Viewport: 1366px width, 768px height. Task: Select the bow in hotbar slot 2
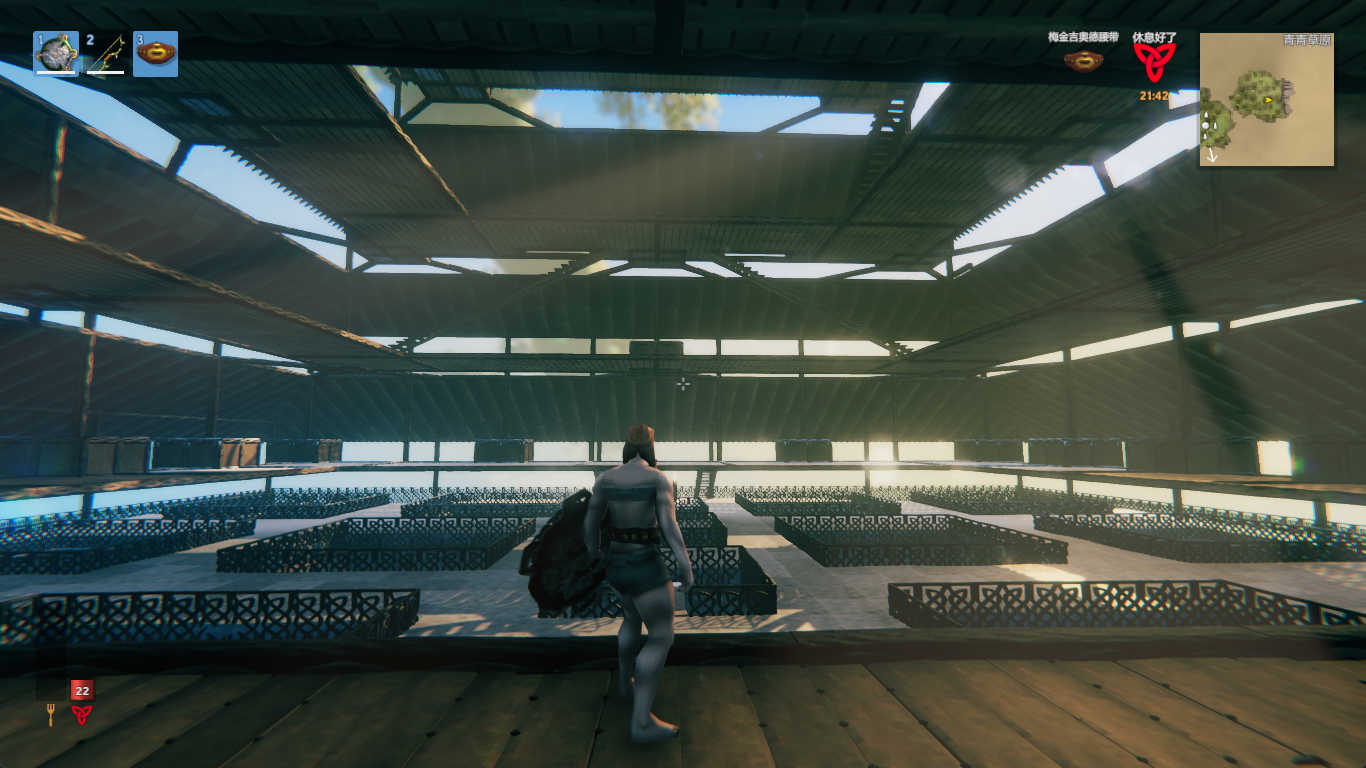pos(105,54)
